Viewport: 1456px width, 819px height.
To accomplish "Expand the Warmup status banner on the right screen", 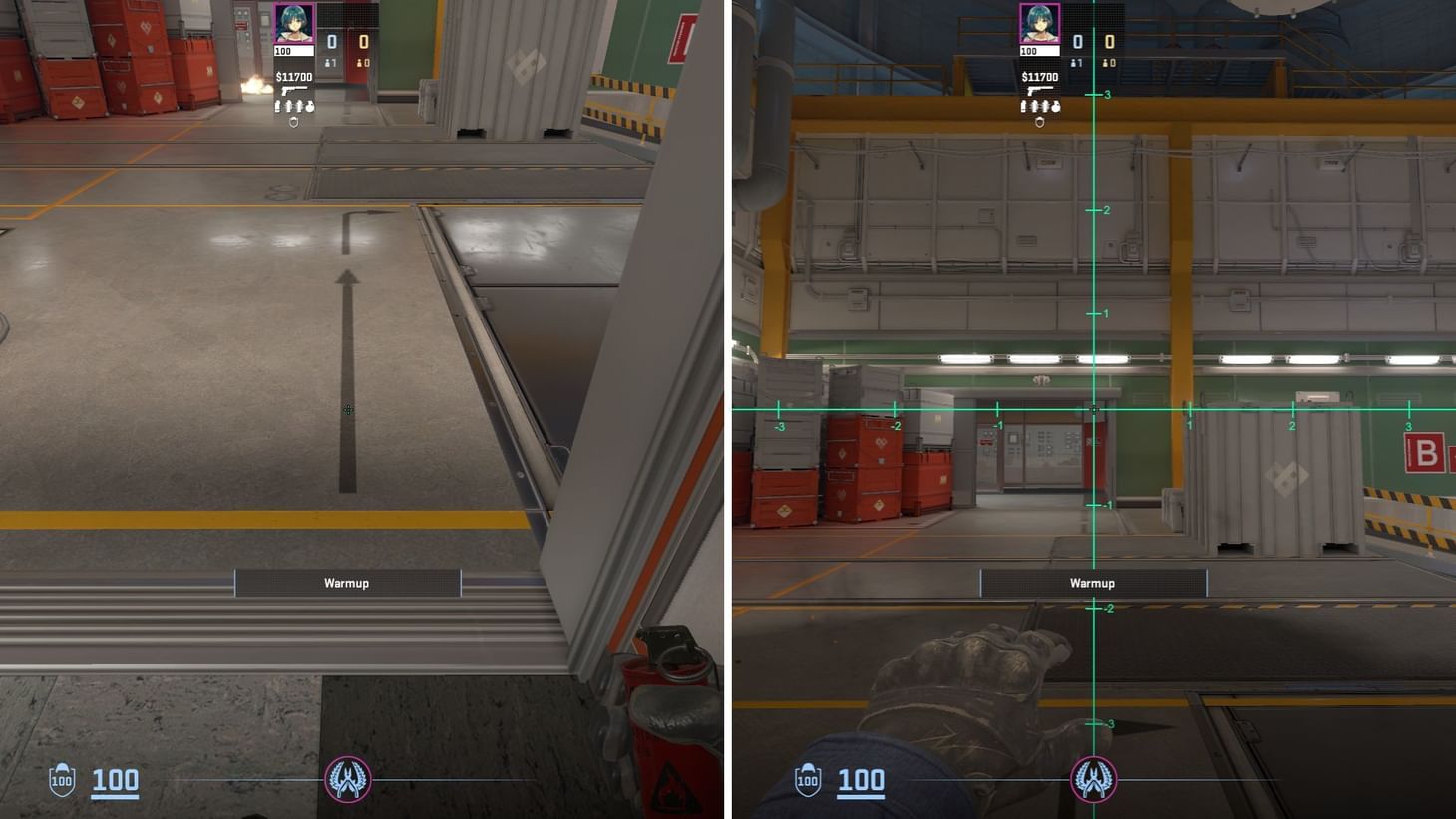I will tap(1092, 583).
